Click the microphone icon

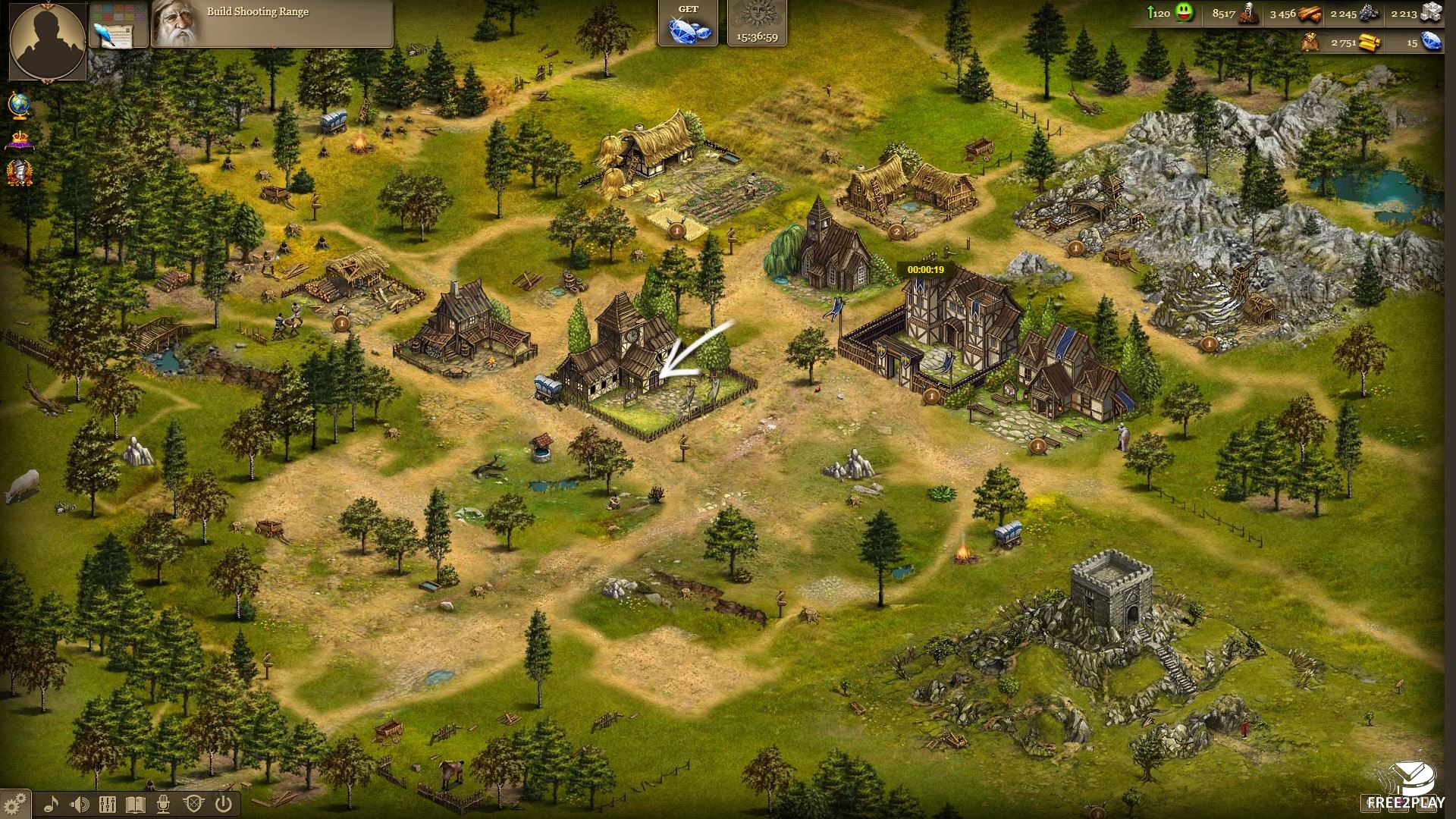(165, 804)
